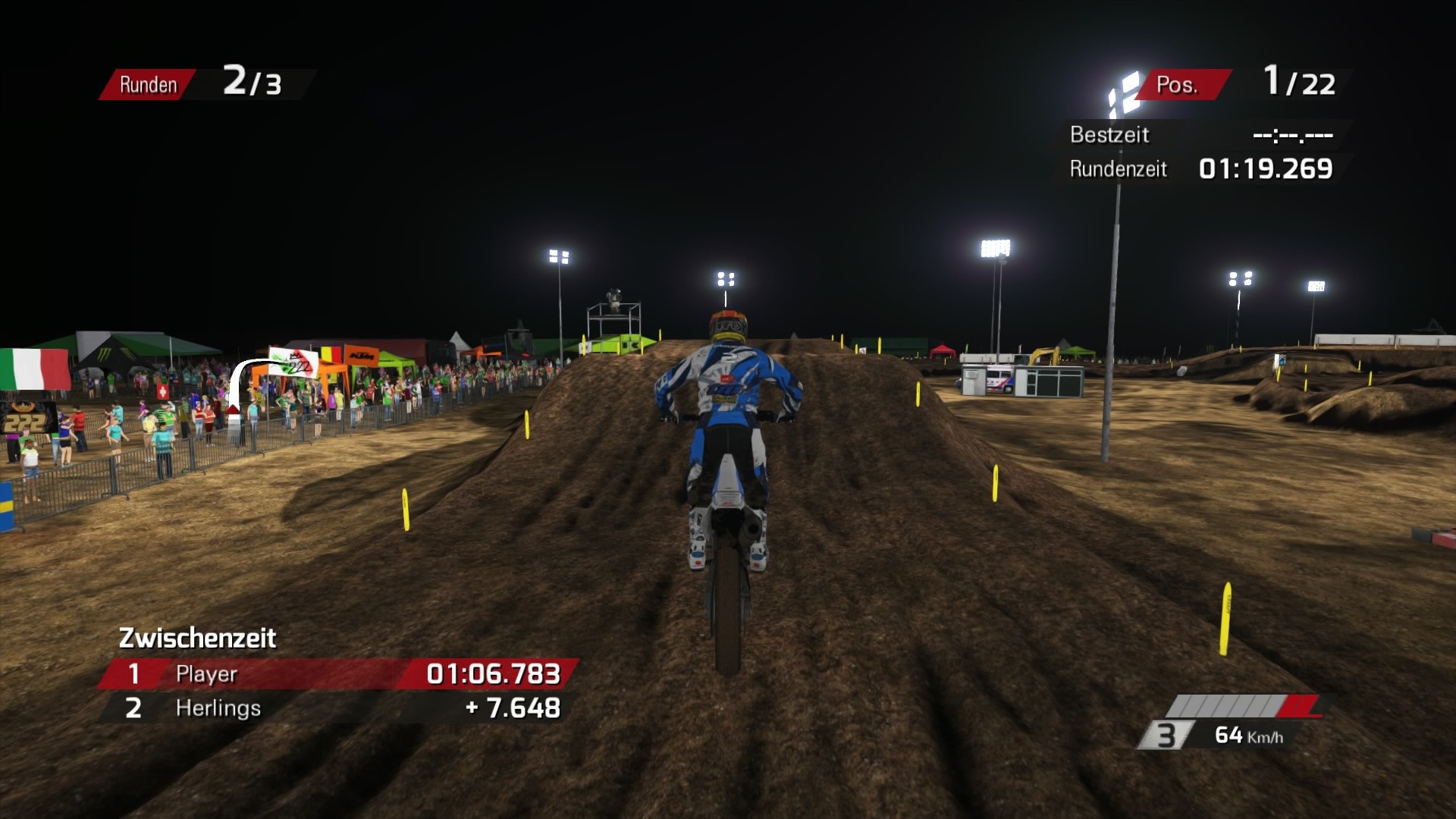Select the Runden lap counter badge
The width and height of the screenshot is (1456, 819).
coord(148,84)
